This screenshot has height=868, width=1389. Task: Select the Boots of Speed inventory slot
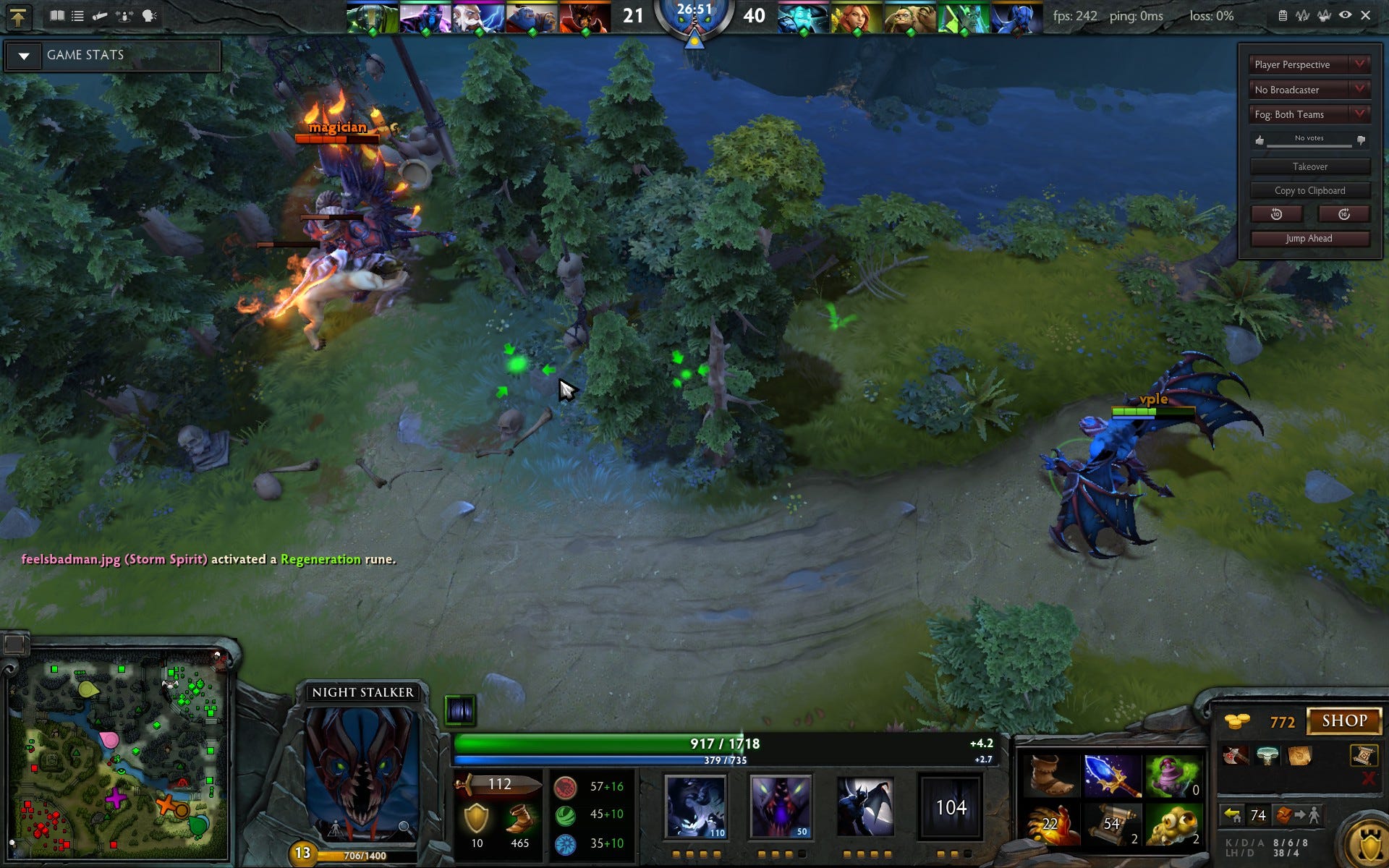pyautogui.click(x=1049, y=774)
